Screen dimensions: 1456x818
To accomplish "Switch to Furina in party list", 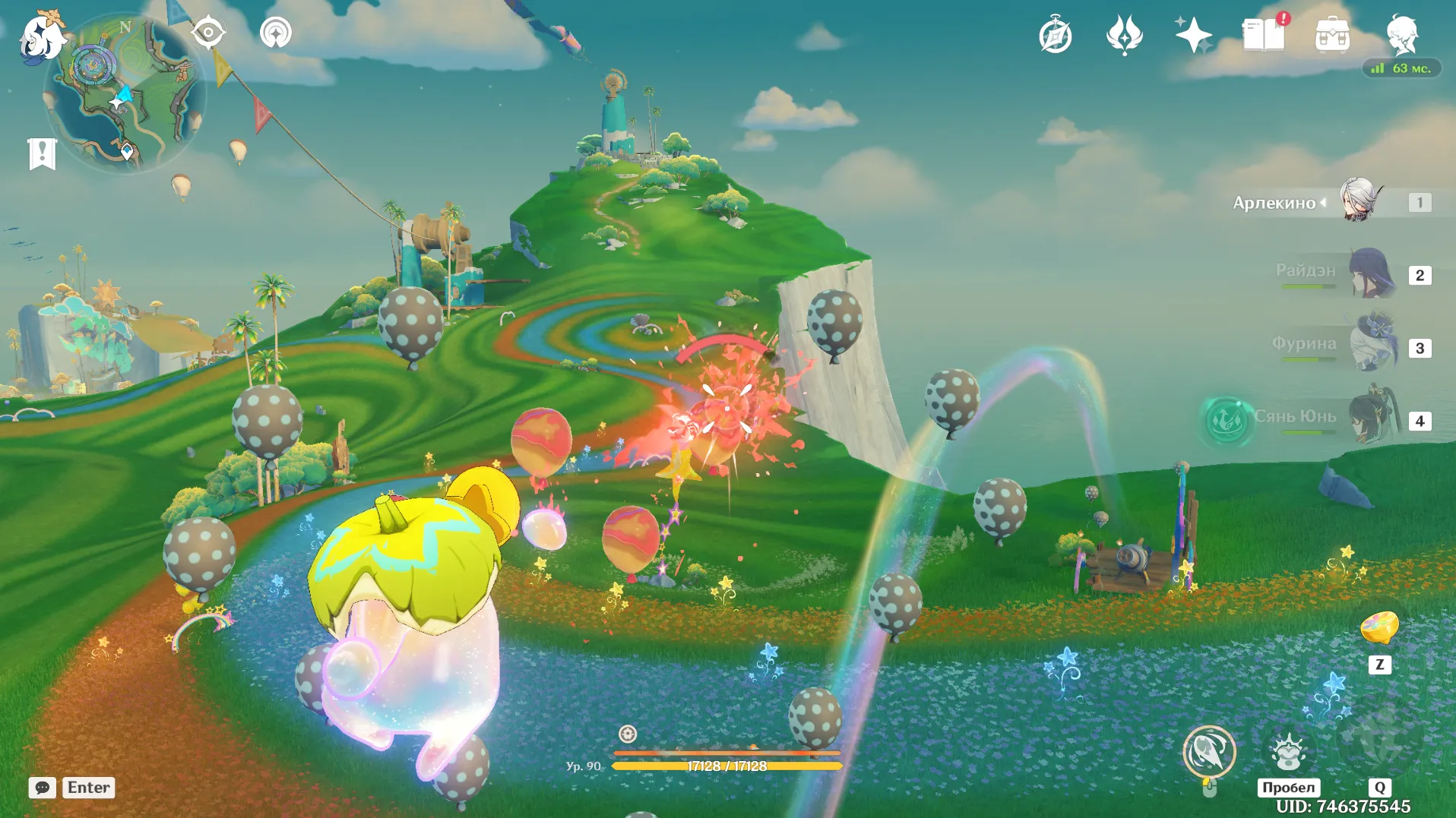I will [1372, 346].
